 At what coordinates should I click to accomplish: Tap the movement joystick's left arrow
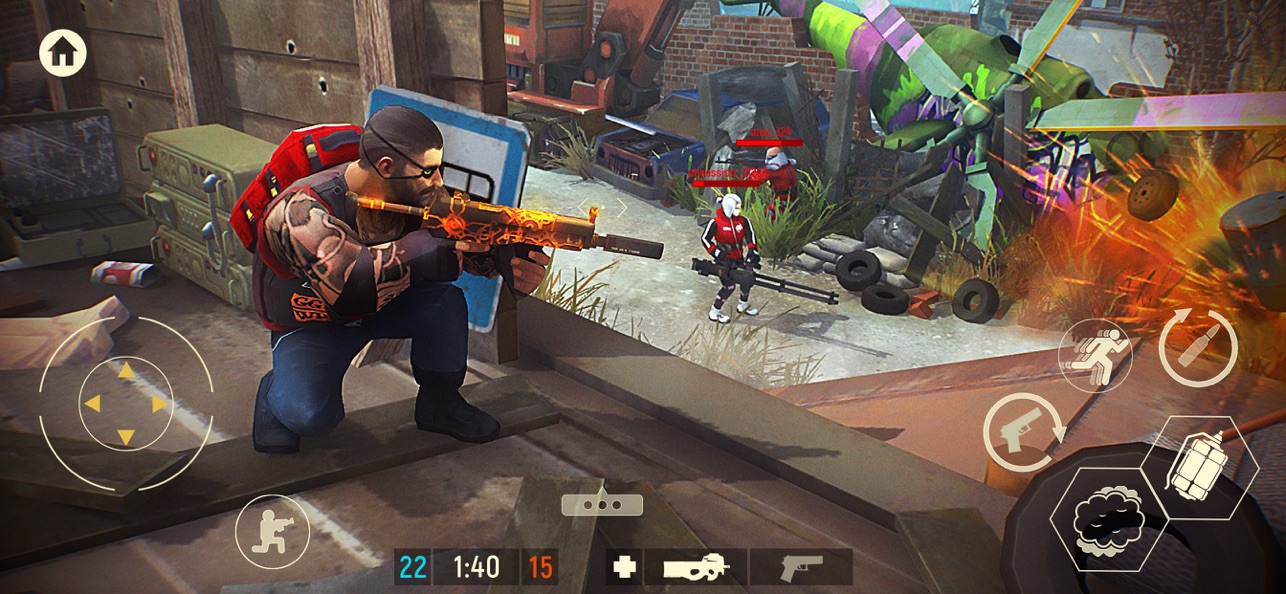point(92,404)
